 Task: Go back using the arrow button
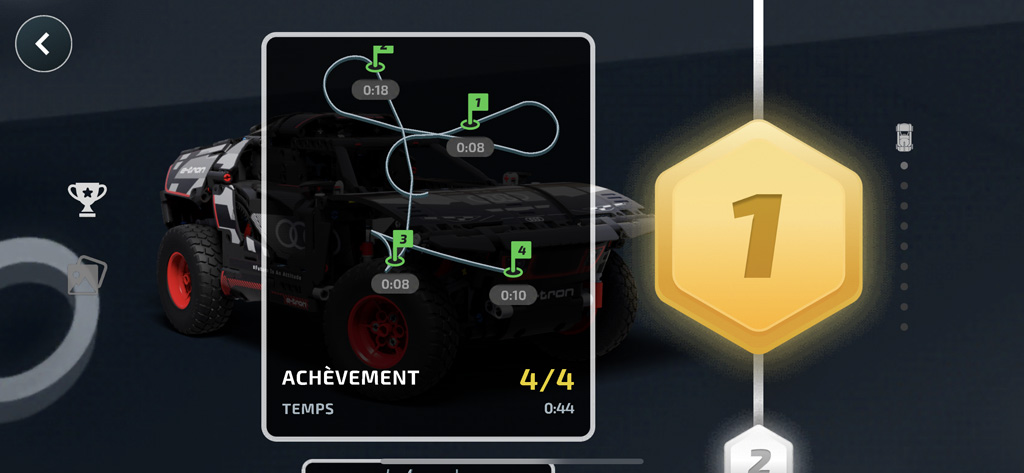pyautogui.click(x=43, y=44)
